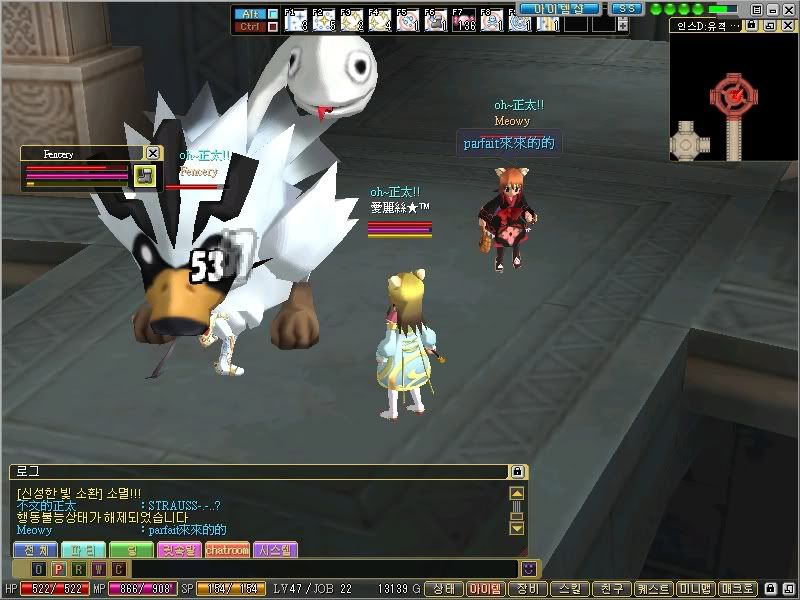The image size is (800, 600).
Task: Toggle the lock on the 로그 log window
Action: [x=517, y=471]
